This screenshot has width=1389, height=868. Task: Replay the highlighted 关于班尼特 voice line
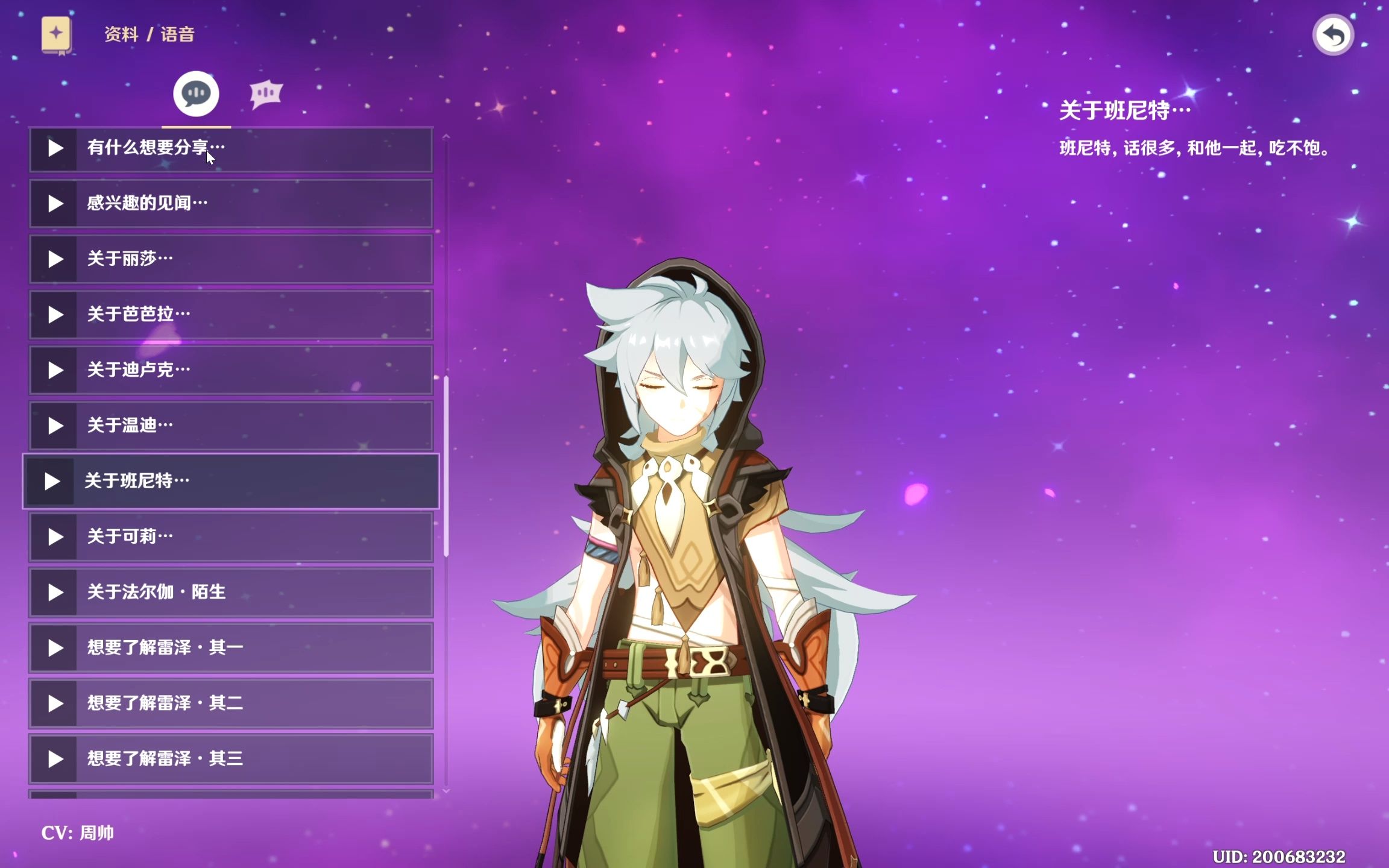[x=52, y=482]
